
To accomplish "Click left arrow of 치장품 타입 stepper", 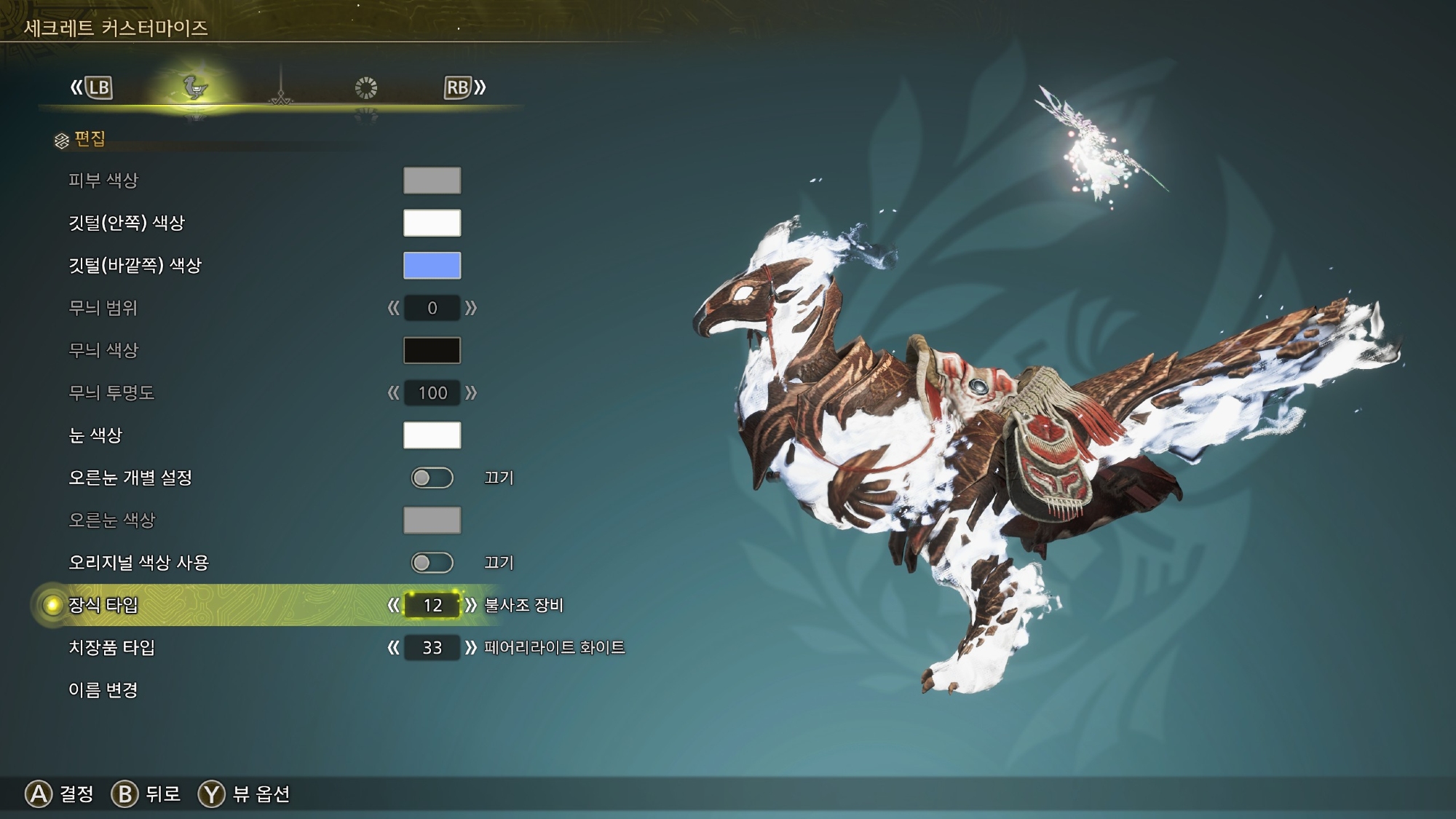I will pos(393,647).
